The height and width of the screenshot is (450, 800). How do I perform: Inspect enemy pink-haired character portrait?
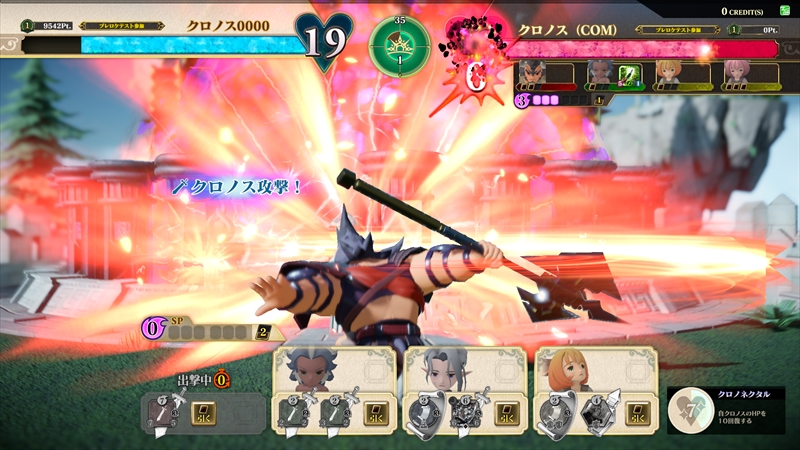pyautogui.click(x=735, y=71)
